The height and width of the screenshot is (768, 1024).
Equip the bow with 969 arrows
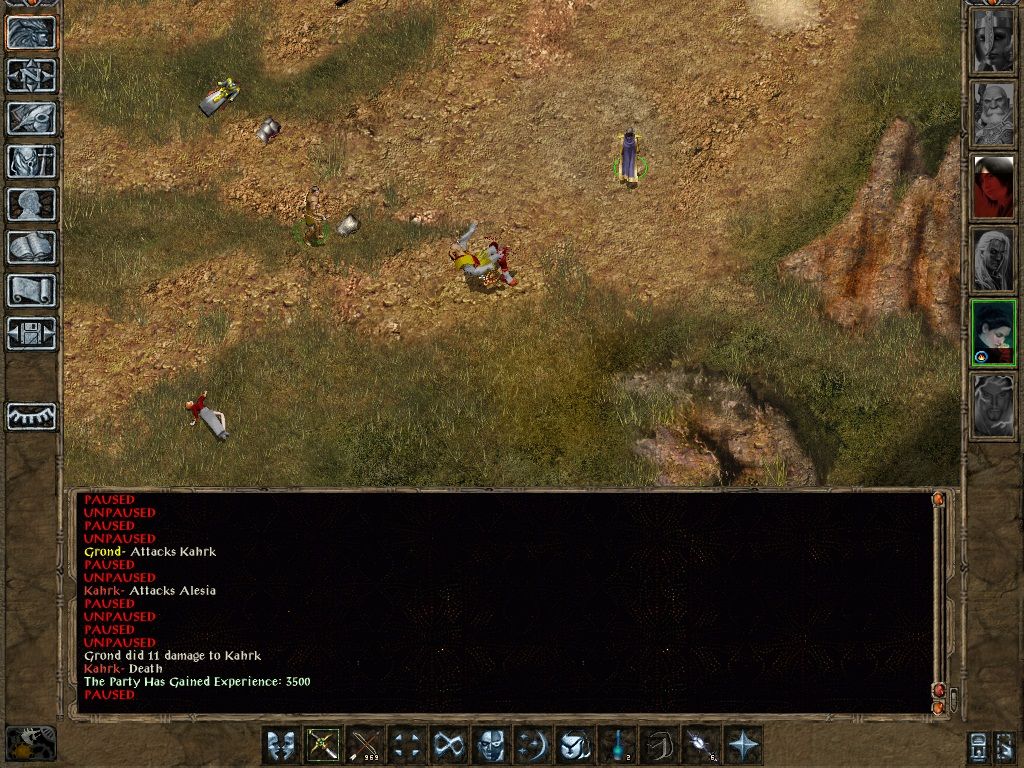pos(365,745)
